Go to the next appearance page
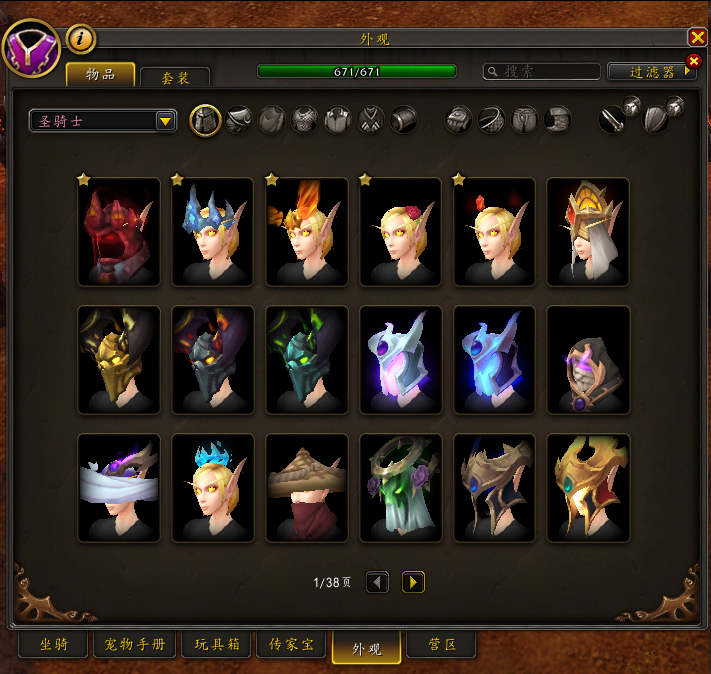Image resolution: width=711 pixels, height=674 pixels. coord(413,582)
